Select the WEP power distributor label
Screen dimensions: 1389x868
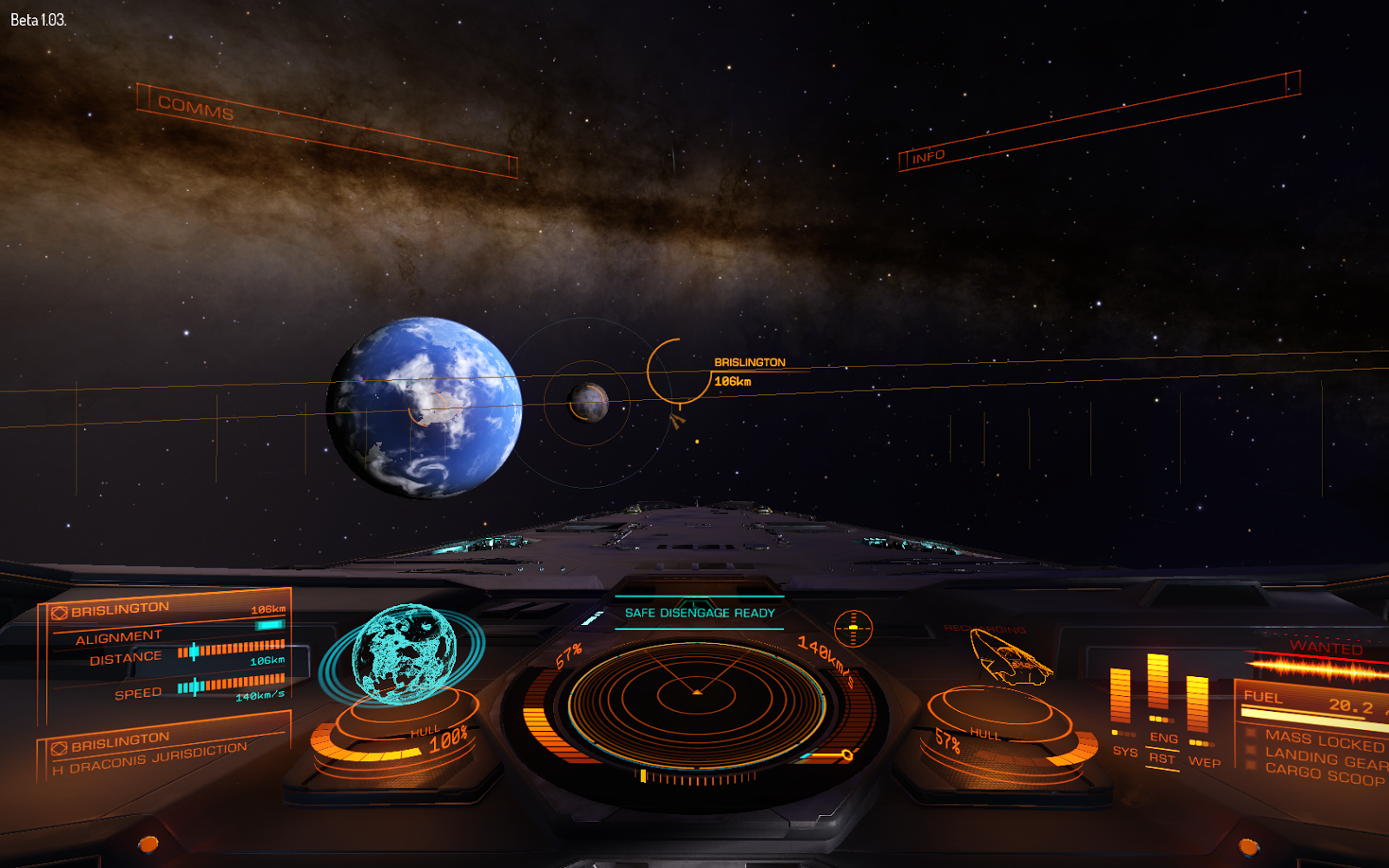1204,762
